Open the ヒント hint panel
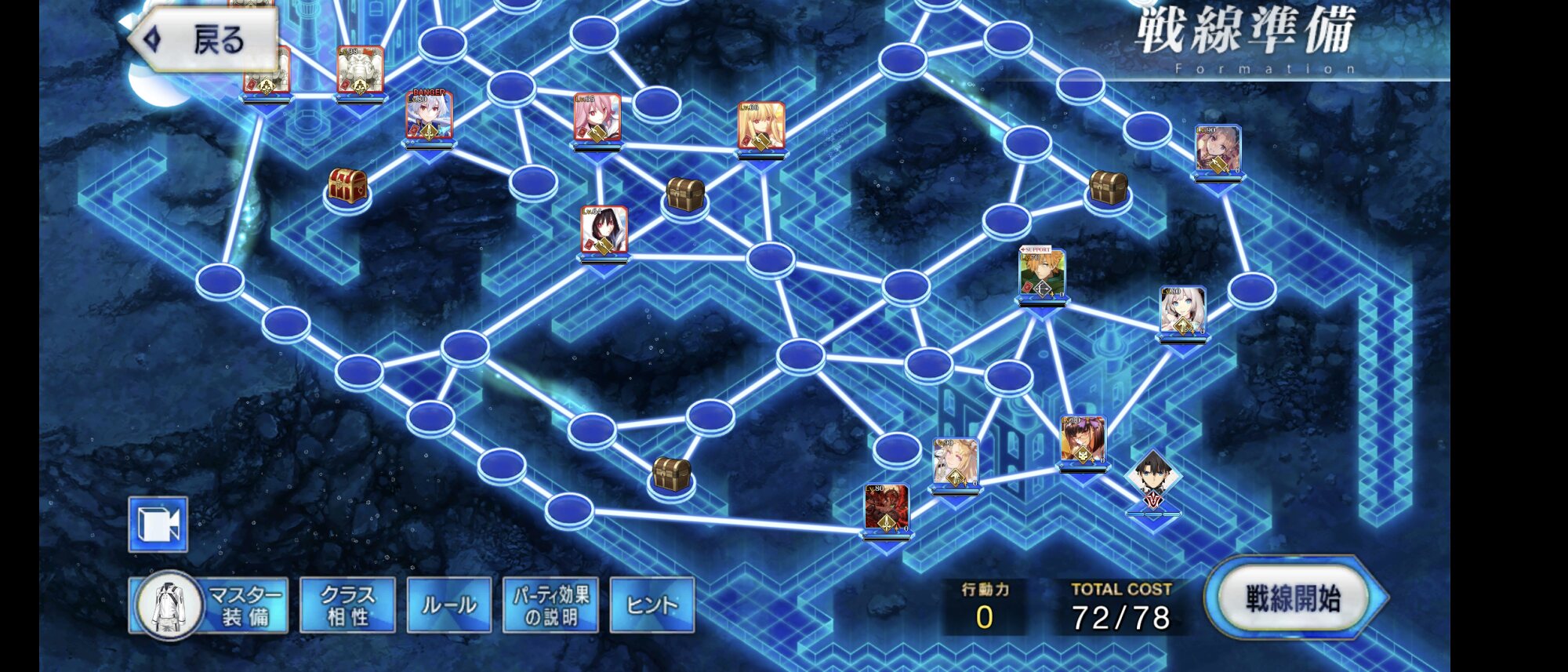Viewport: 1568px width, 672px height. tap(652, 605)
